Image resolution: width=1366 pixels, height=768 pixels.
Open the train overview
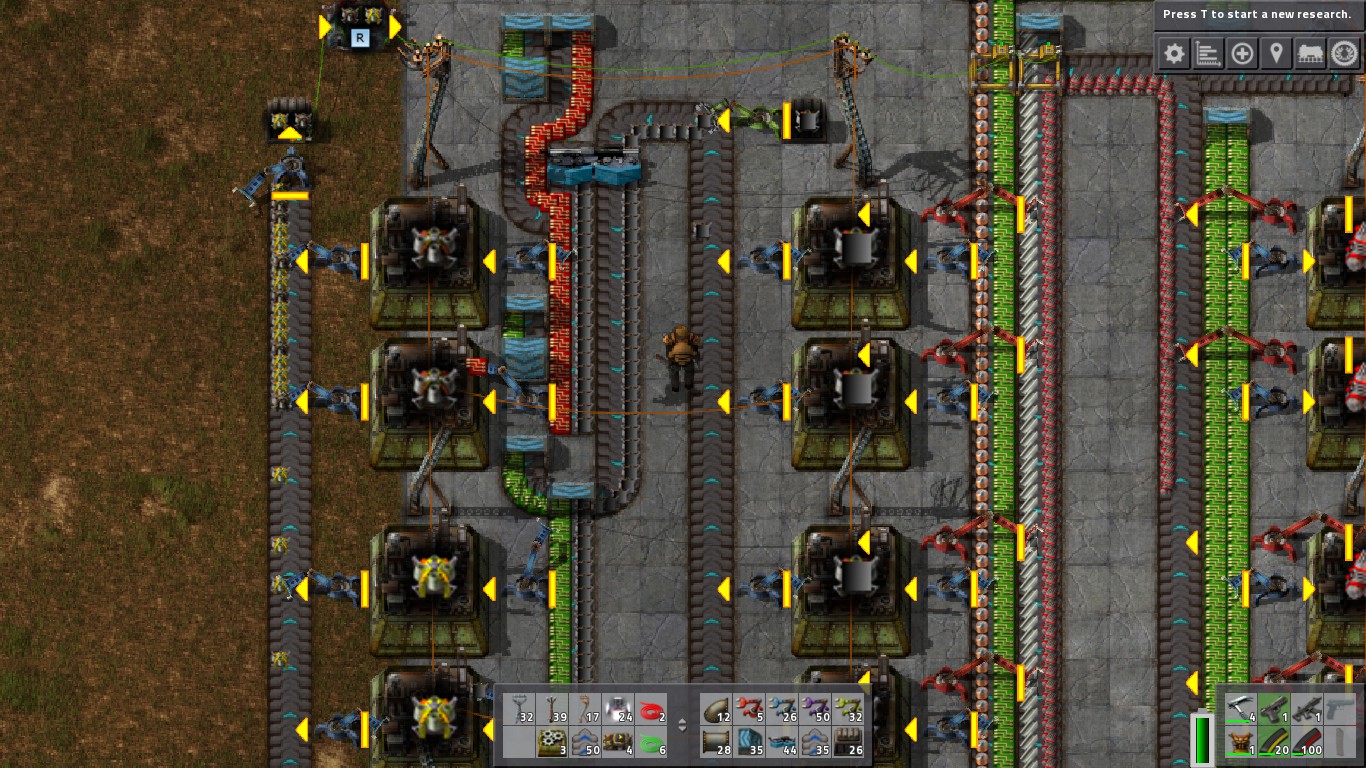point(1311,53)
